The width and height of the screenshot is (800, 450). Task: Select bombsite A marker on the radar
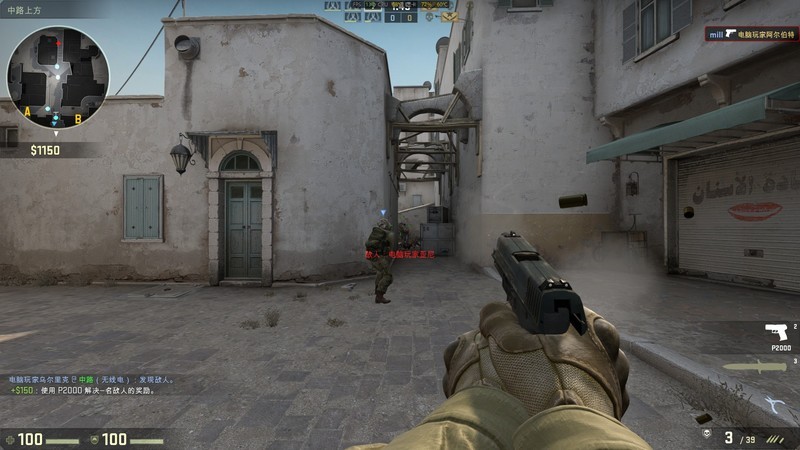[x=27, y=111]
